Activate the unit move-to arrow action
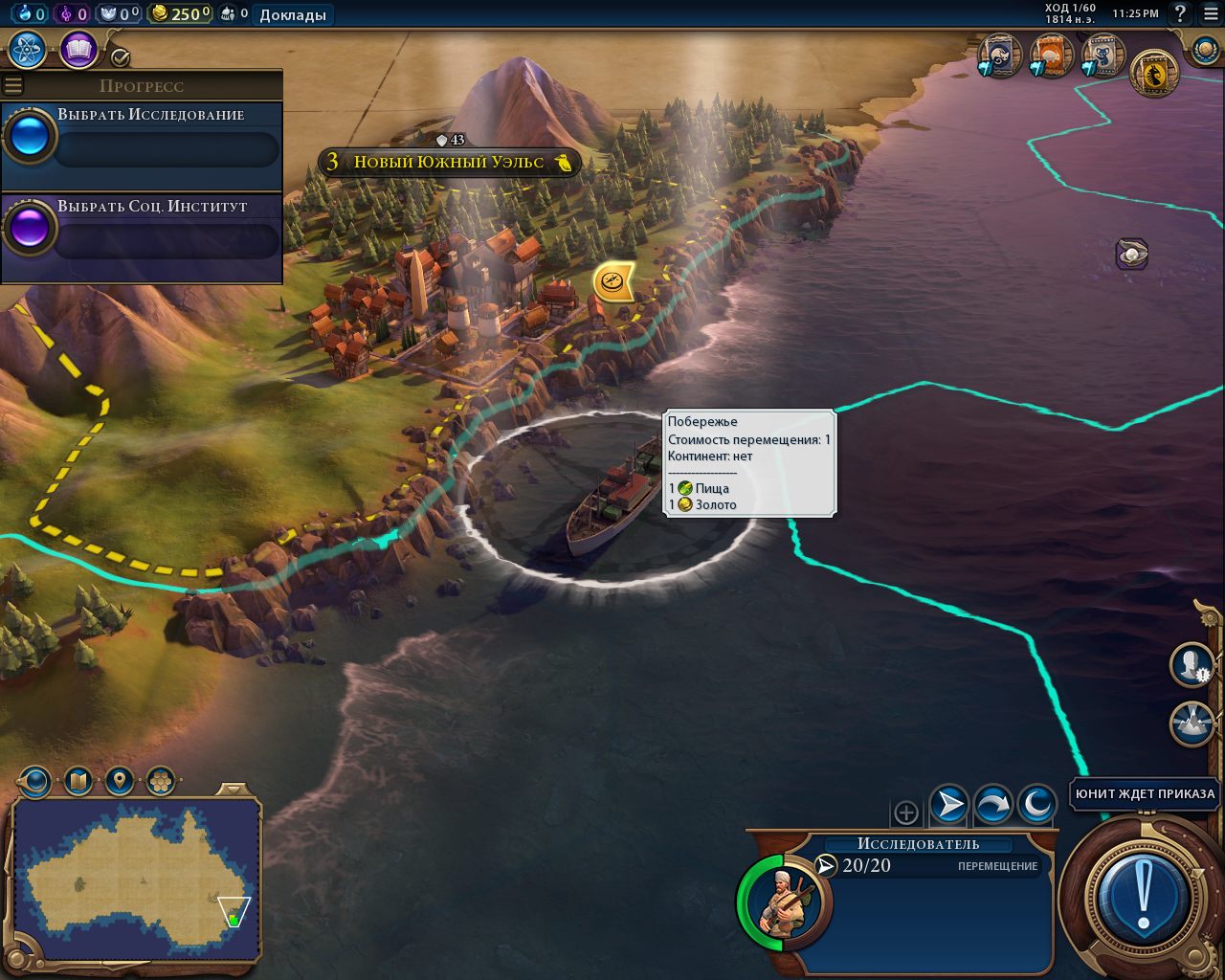Viewport: 1225px width, 980px height. pyautogui.click(x=948, y=805)
